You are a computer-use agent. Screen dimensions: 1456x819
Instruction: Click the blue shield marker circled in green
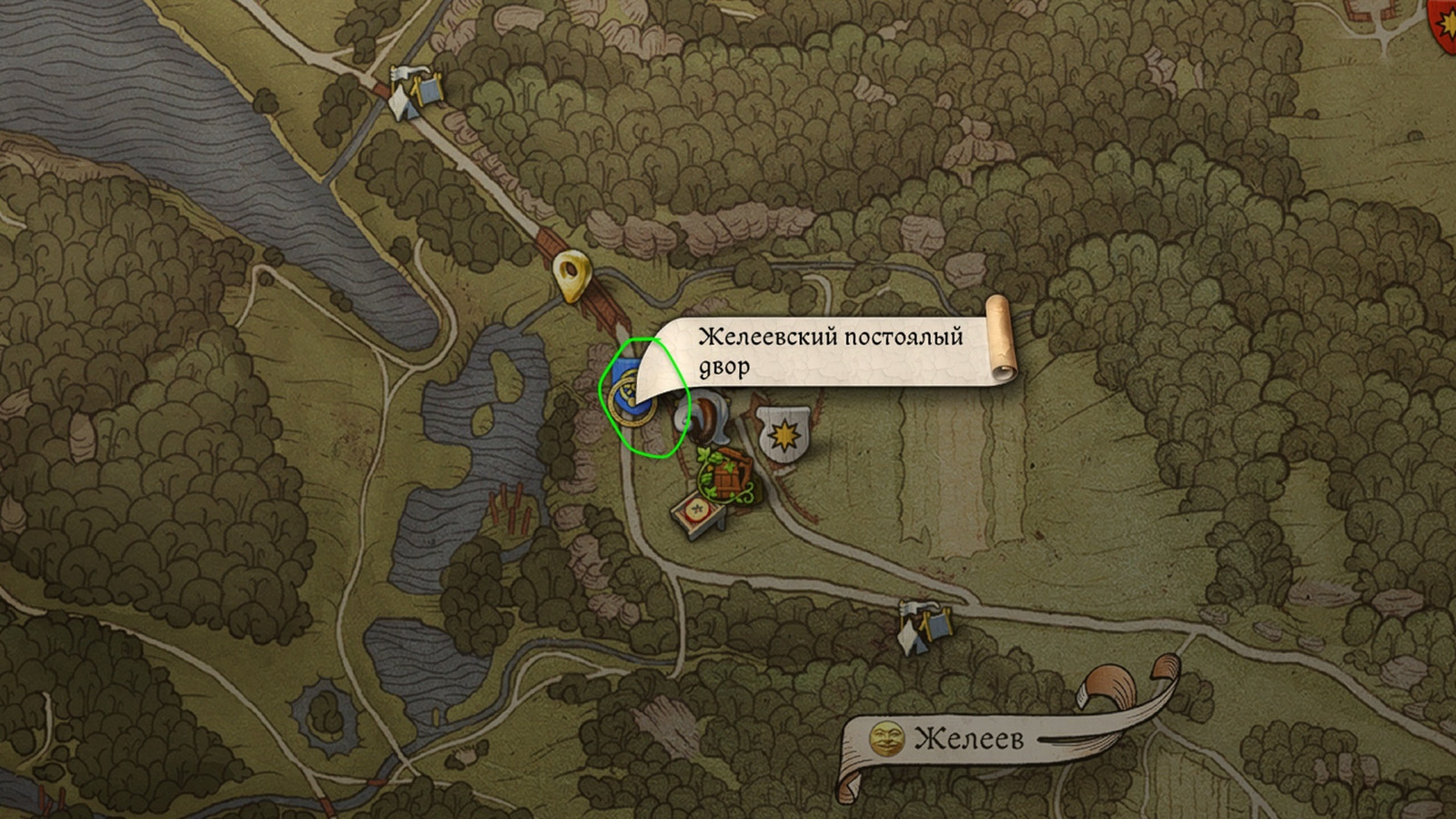coord(628,393)
